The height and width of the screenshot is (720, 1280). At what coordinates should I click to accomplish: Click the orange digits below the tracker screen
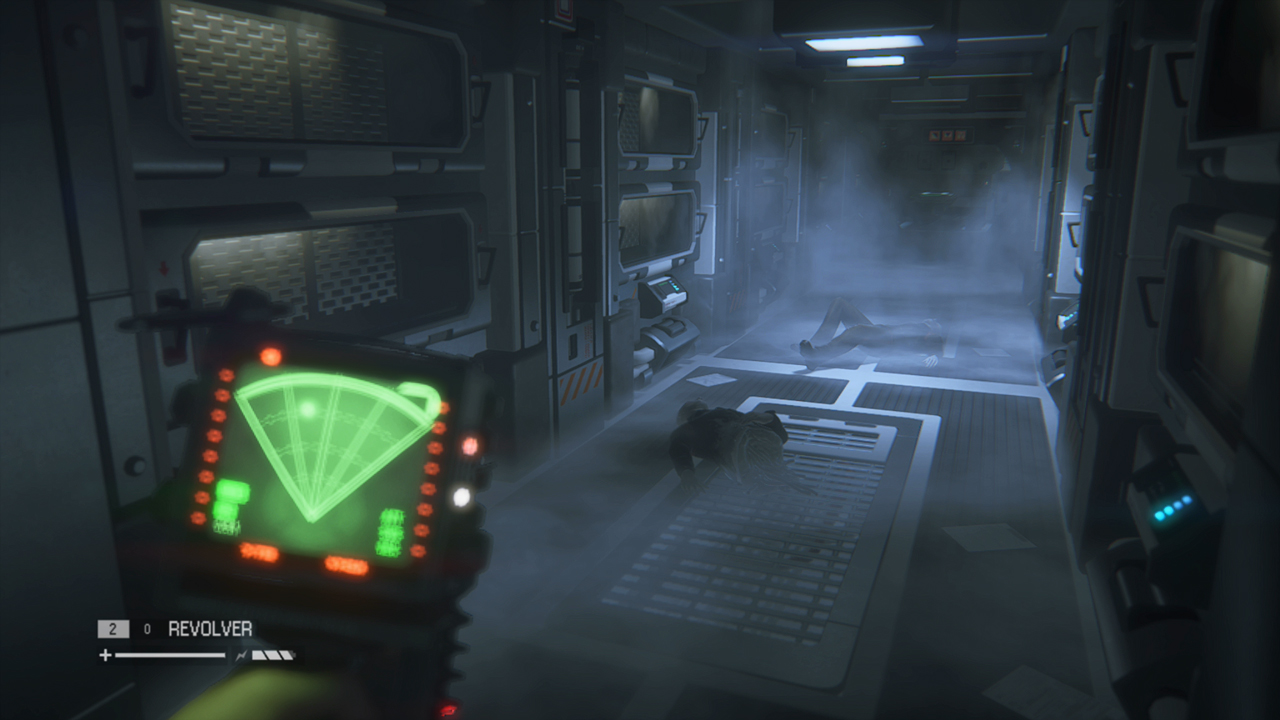click(x=262, y=548)
